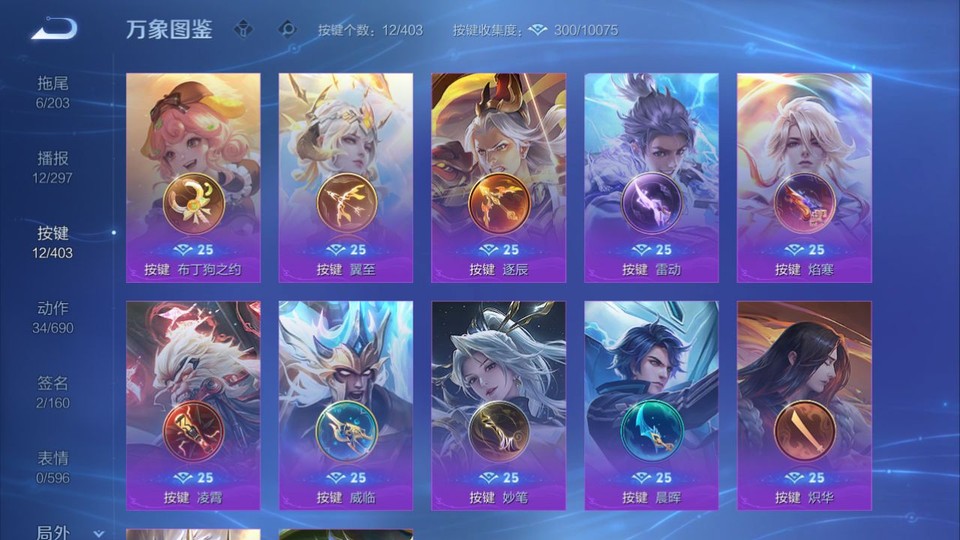Select the 按键 category tab

(x=53, y=241)
